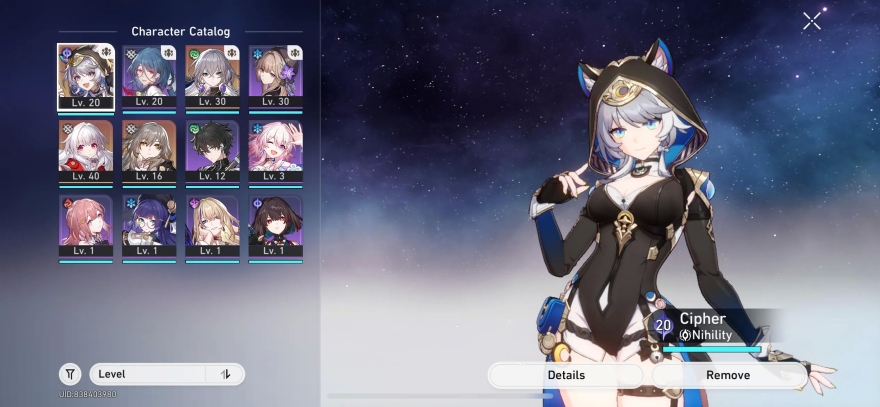Viewport: 880px width, 407px height.
Task: Choose the blue-haired Lv. 20 character
Action: pos(149,76)
